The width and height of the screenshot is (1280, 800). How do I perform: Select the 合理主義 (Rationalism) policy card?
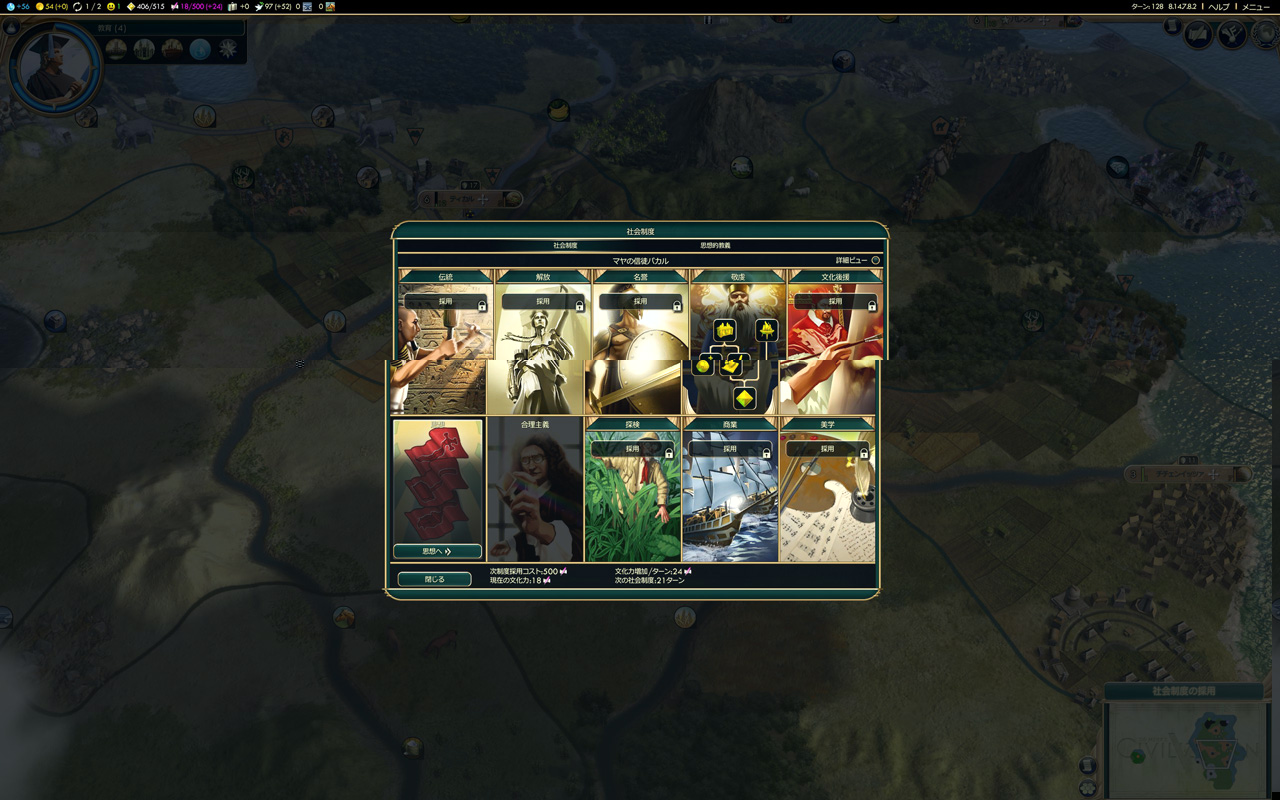[535, 490]
